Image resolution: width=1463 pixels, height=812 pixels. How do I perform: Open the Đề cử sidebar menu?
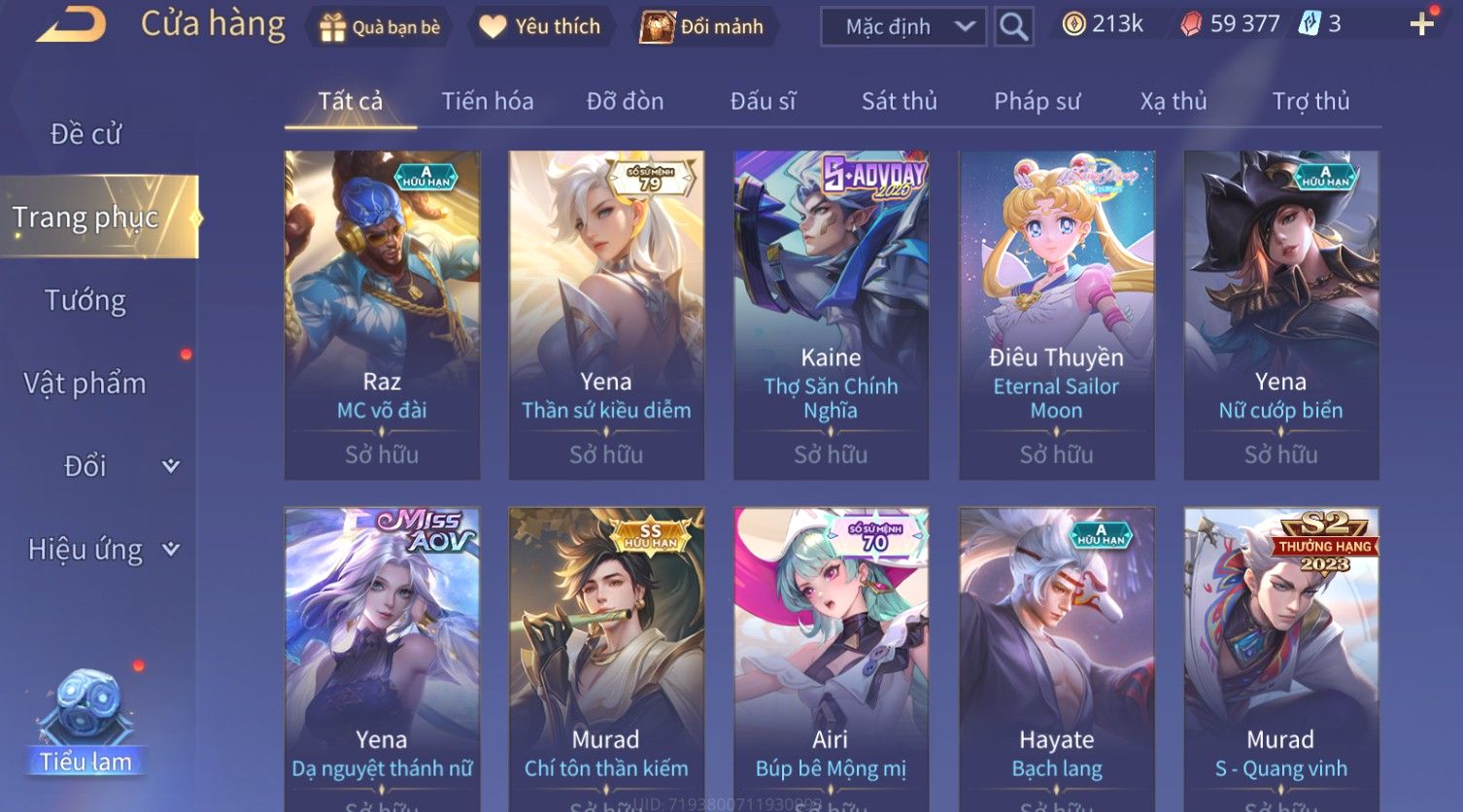tap(85, 134)
